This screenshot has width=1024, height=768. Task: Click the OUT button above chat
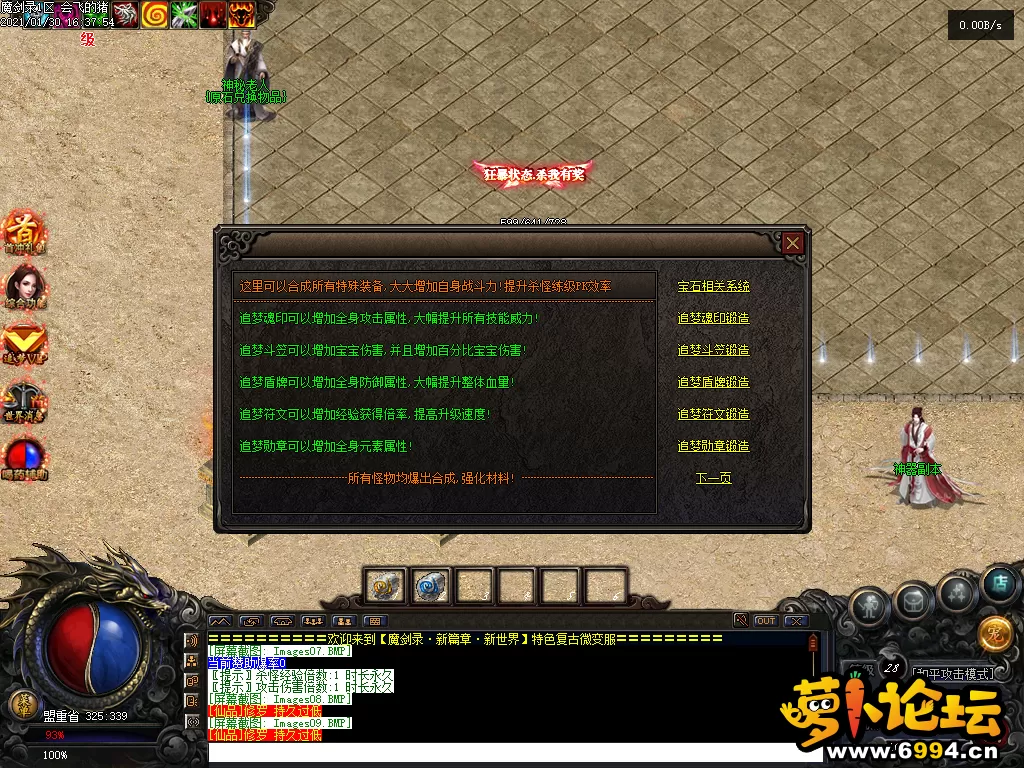(x=765, y=621)
